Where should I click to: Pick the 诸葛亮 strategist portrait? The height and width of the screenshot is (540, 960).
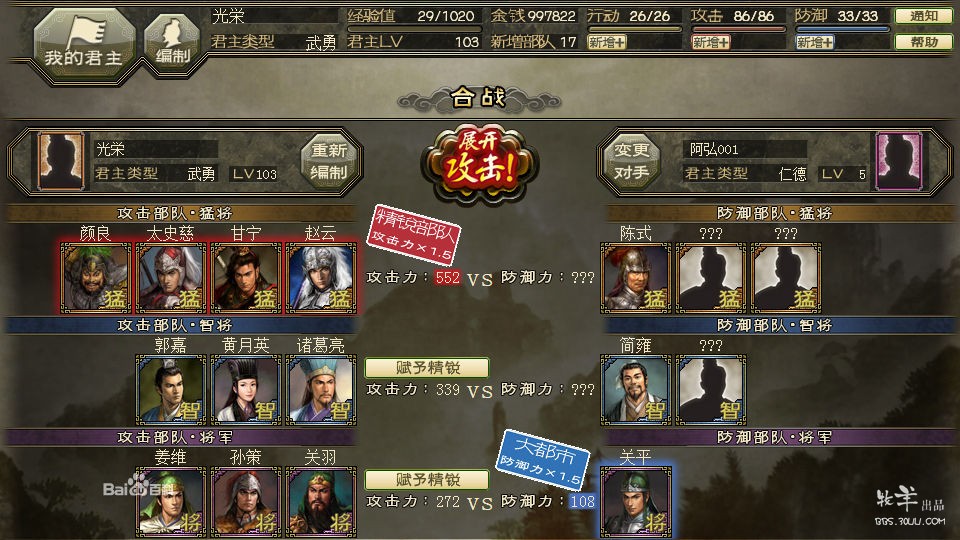(321, 389)
